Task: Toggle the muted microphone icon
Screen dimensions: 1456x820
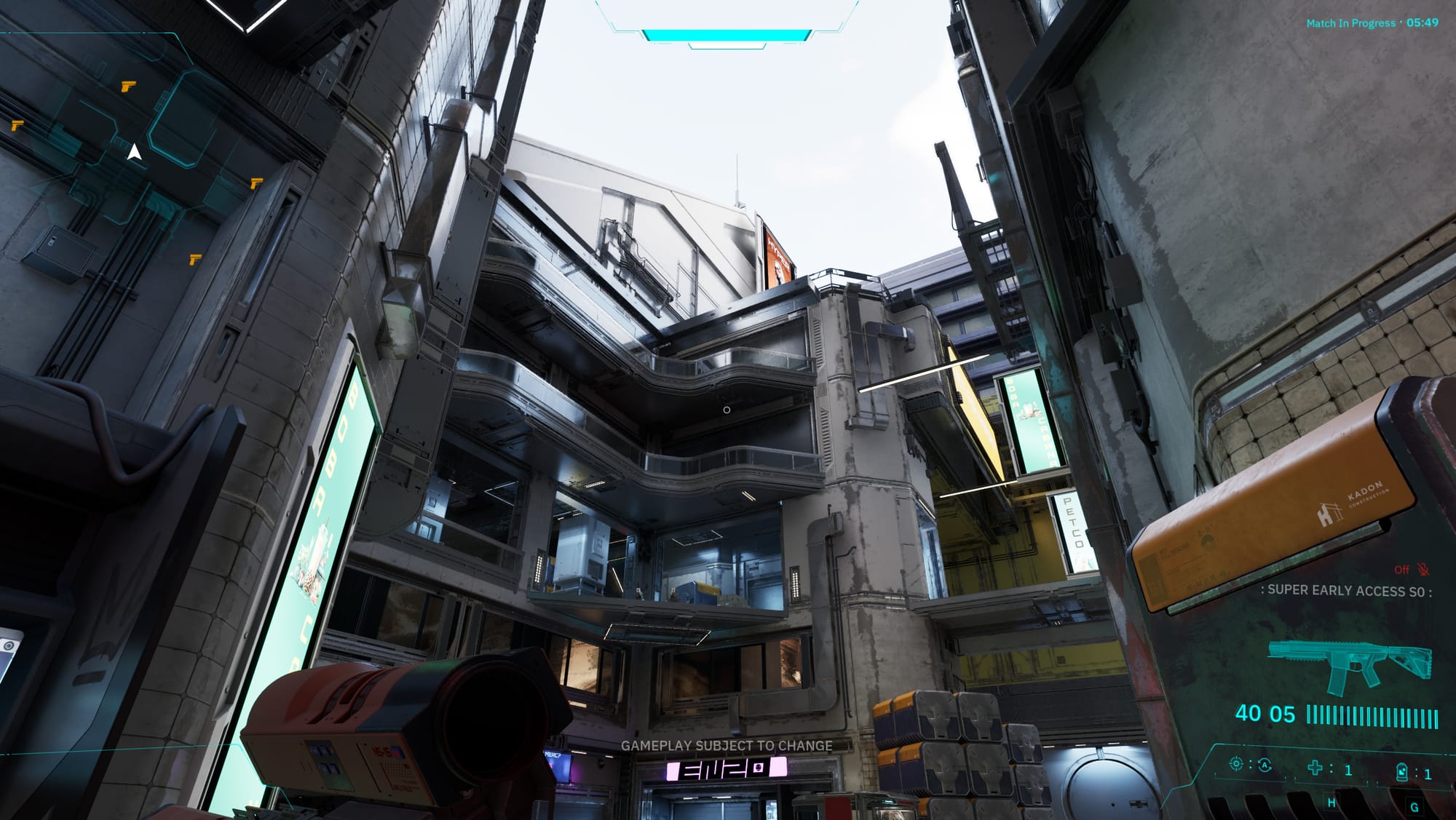Action: point(1423,570)
